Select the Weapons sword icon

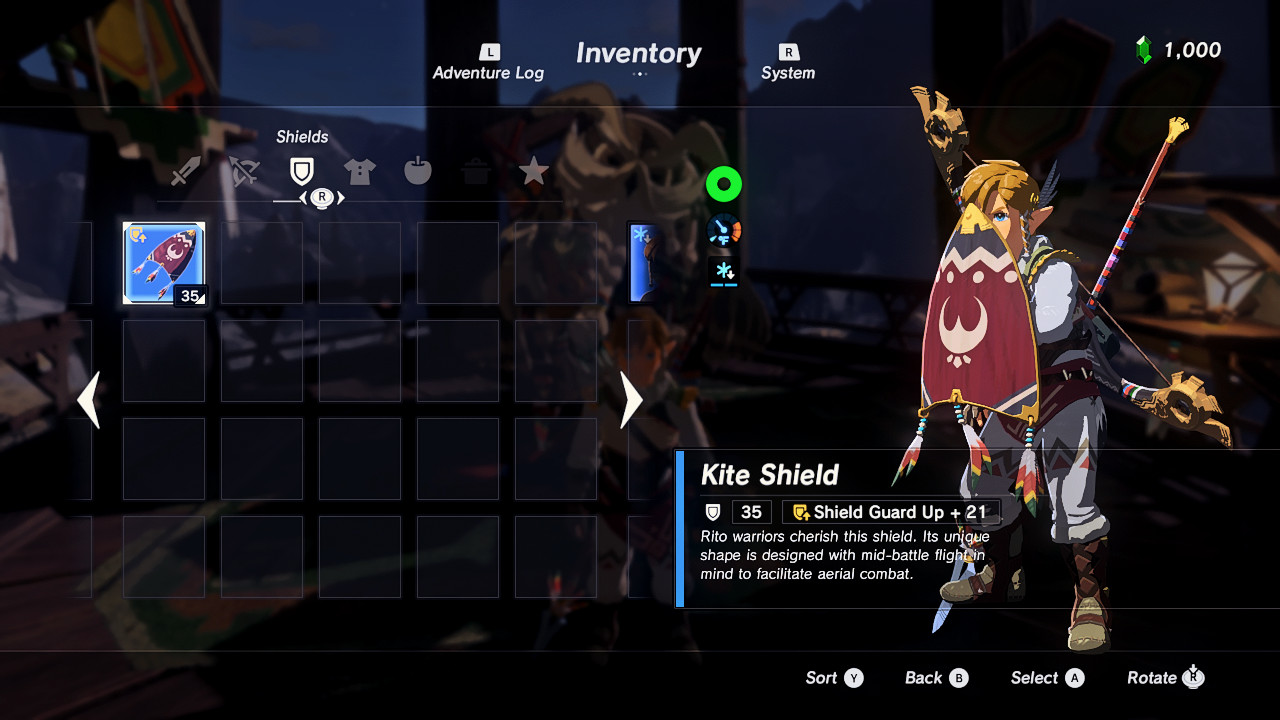pos(186,170)
